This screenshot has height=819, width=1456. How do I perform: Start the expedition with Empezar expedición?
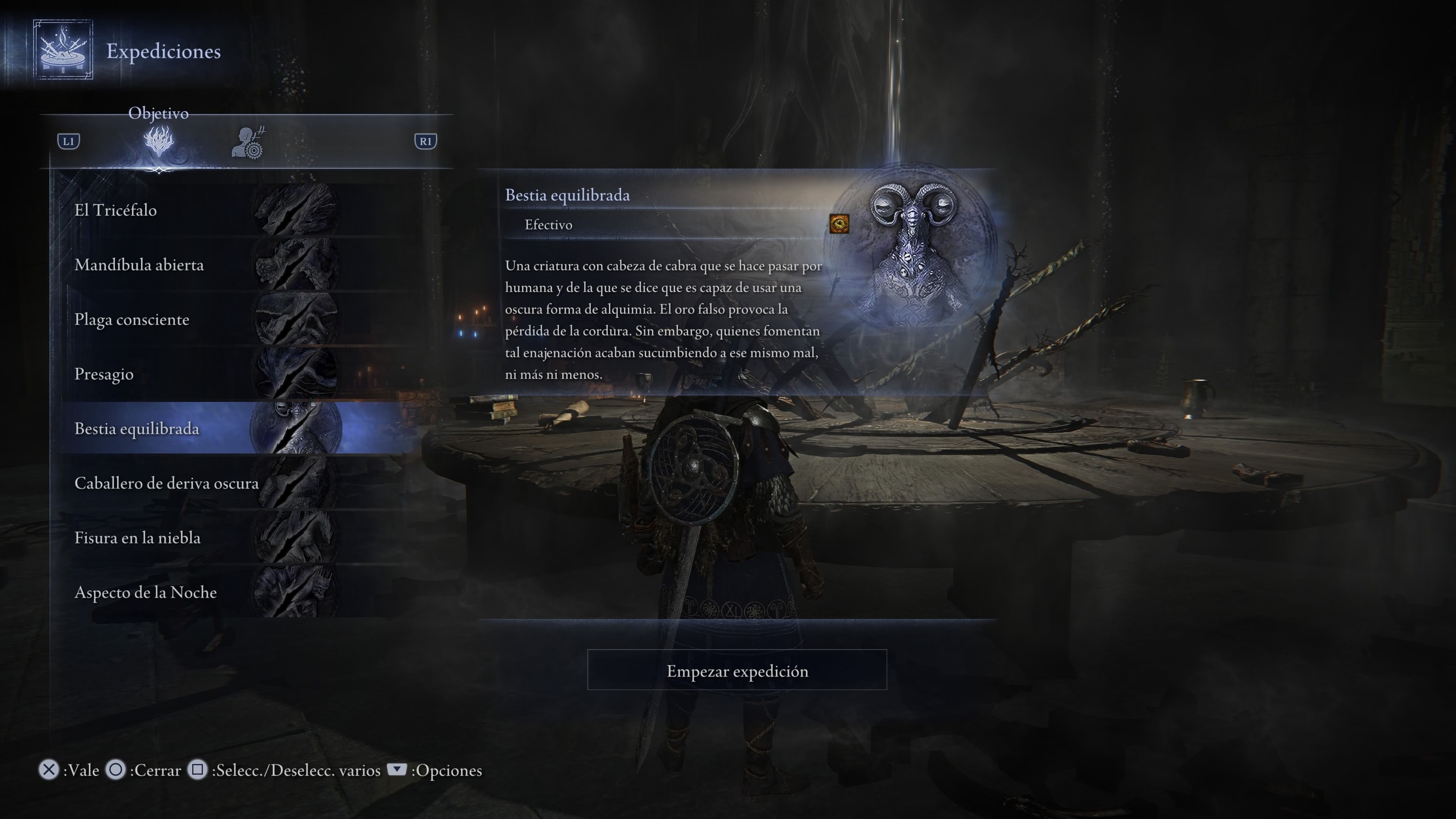pos(736,670)
